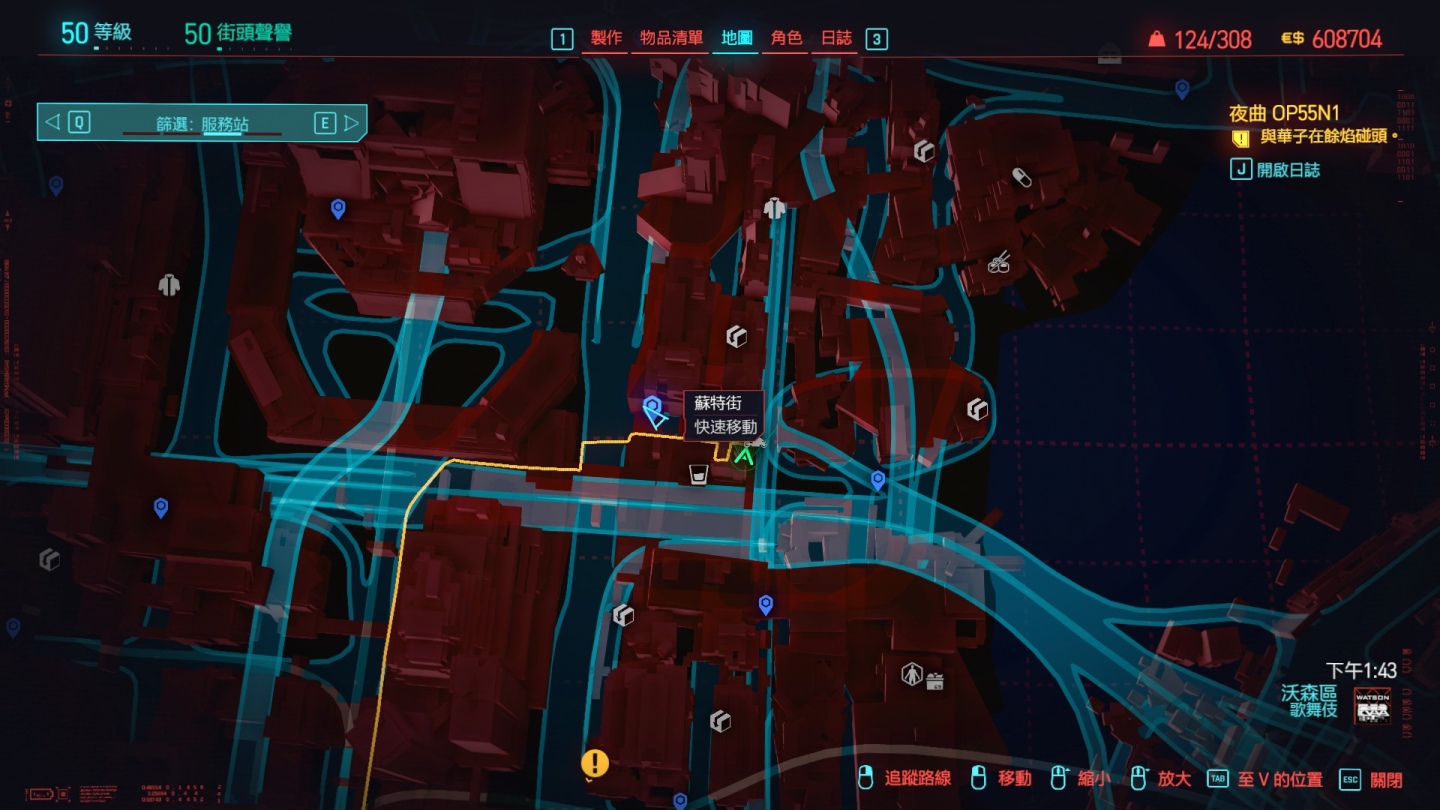Open the 角色 character tab
The height and width of the screenshot is (810, 1440).
[787, 39]
